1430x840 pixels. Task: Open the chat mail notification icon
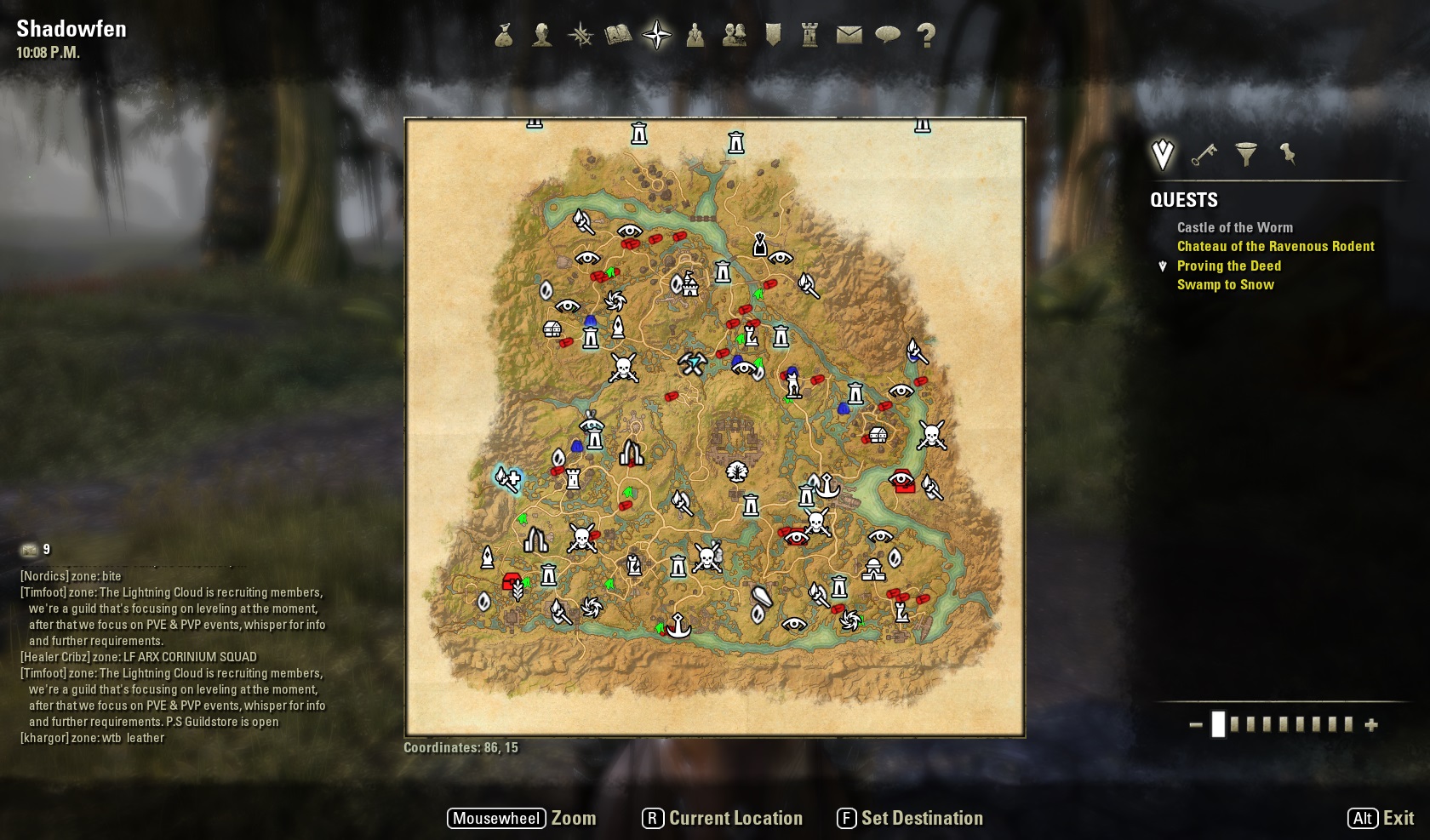pos(29,550)
